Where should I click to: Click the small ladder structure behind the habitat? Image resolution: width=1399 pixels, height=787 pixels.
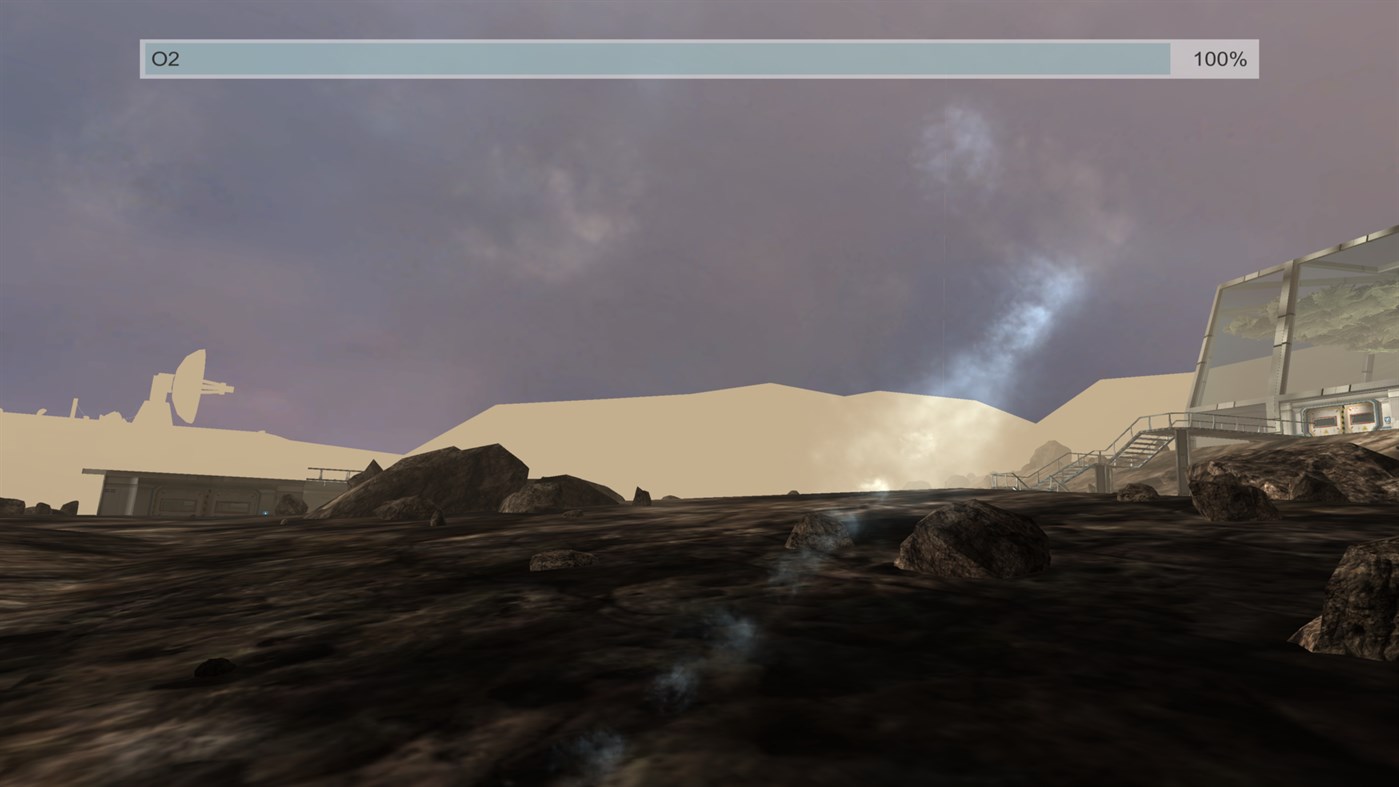[327, 471]
